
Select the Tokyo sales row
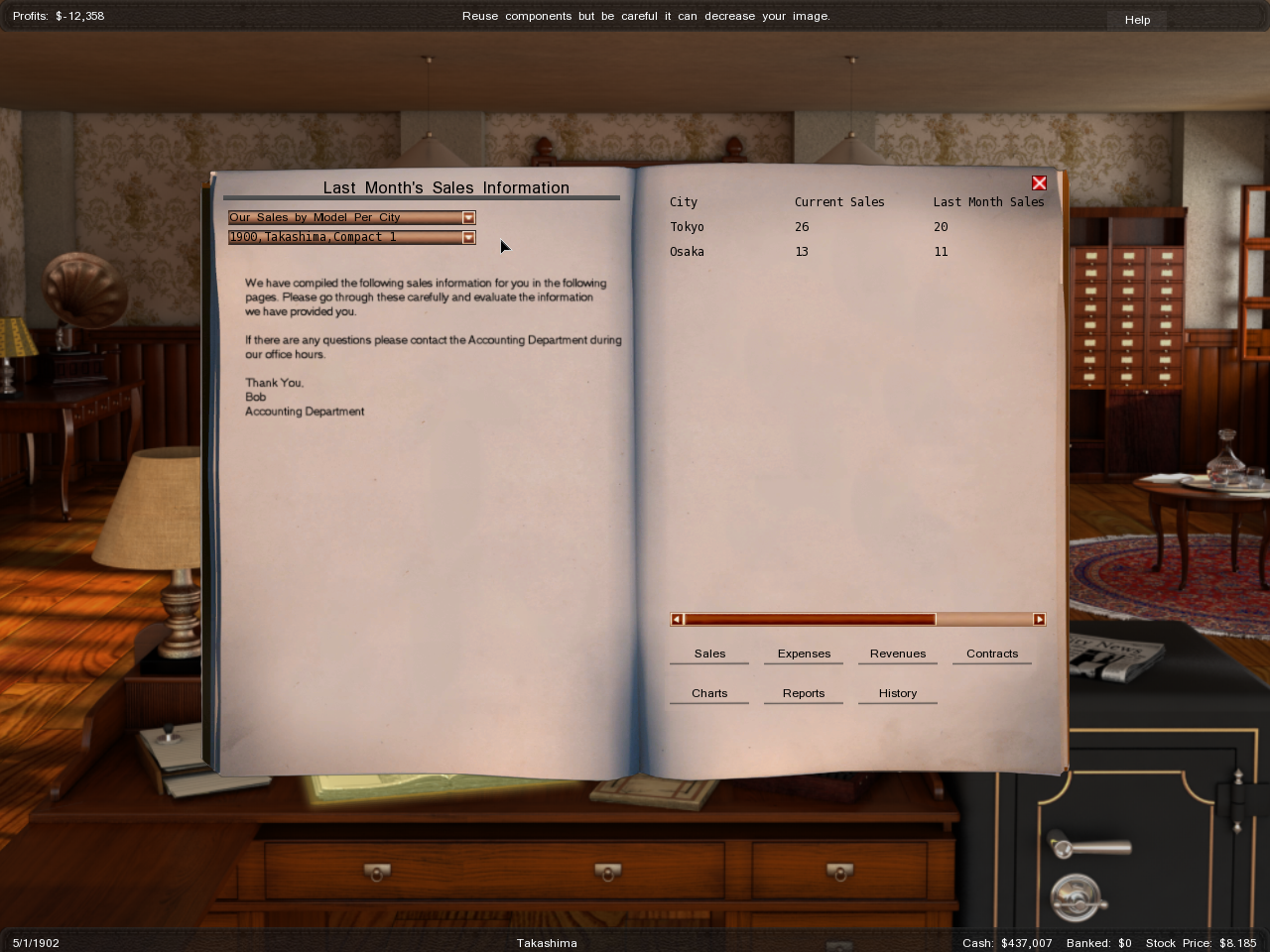687,227
